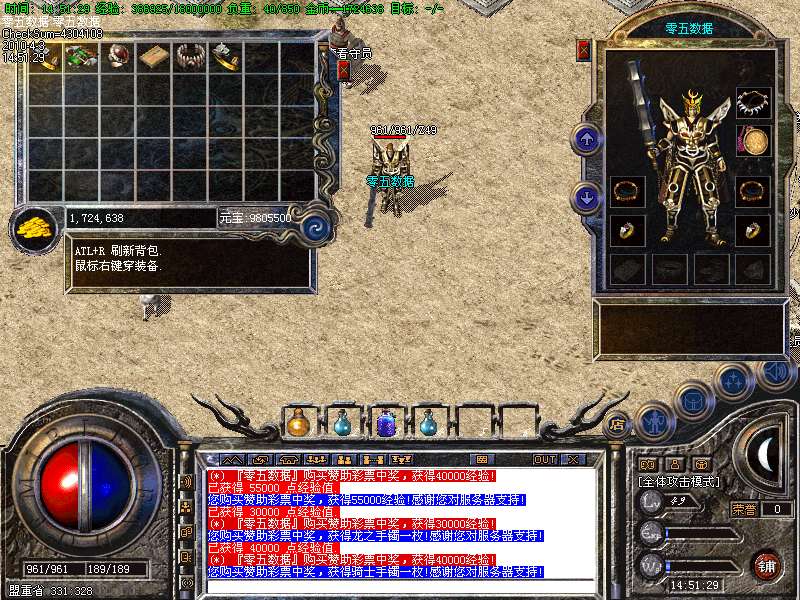Click the red 铺 stall button

coord(767,565)
